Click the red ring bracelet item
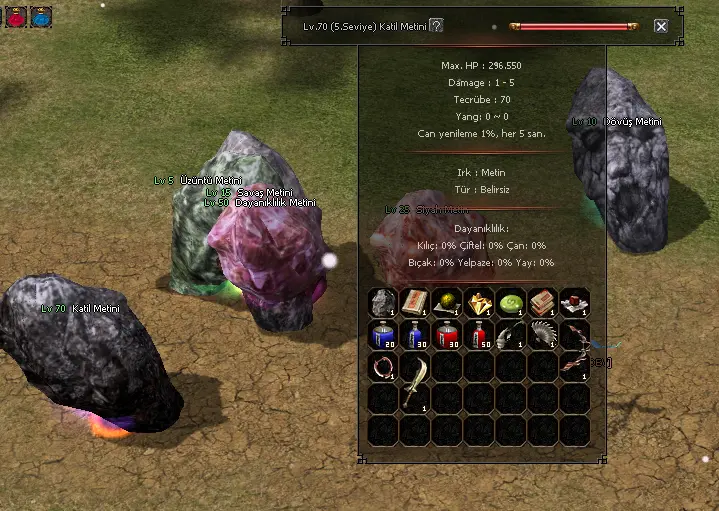 (383, 366)
